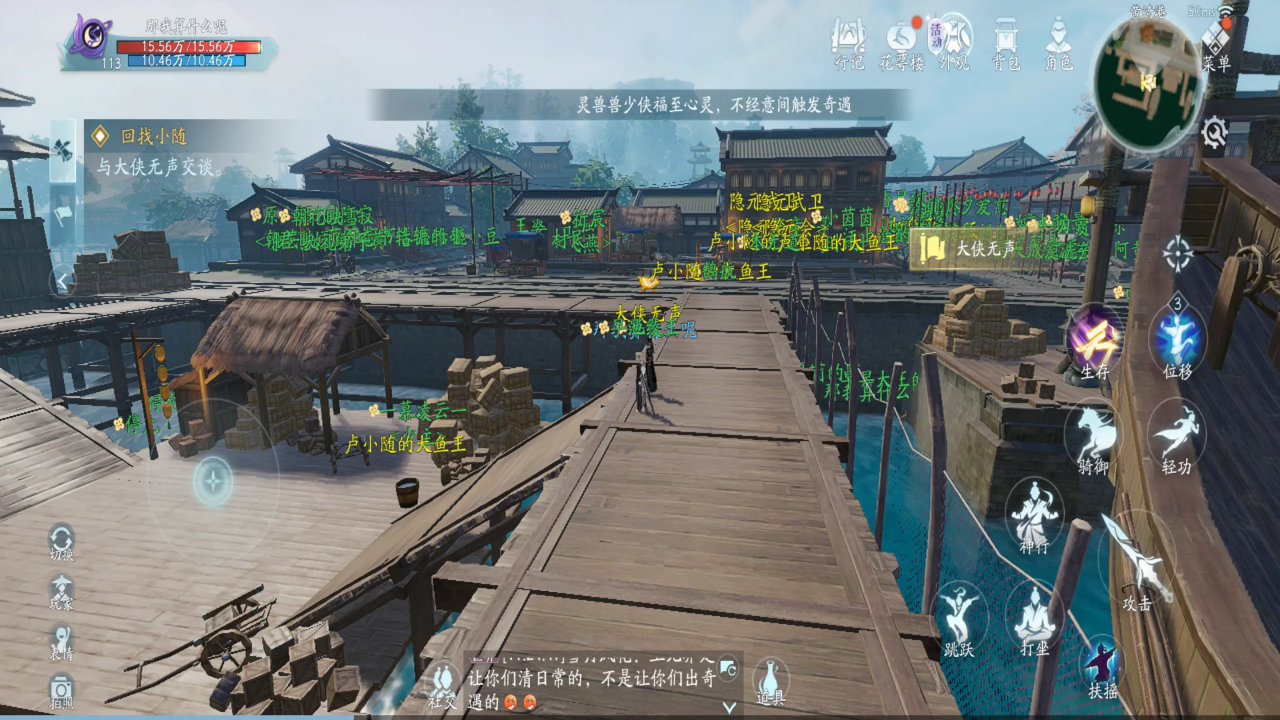Open the 菜单 main menu

click(1216, 44)
